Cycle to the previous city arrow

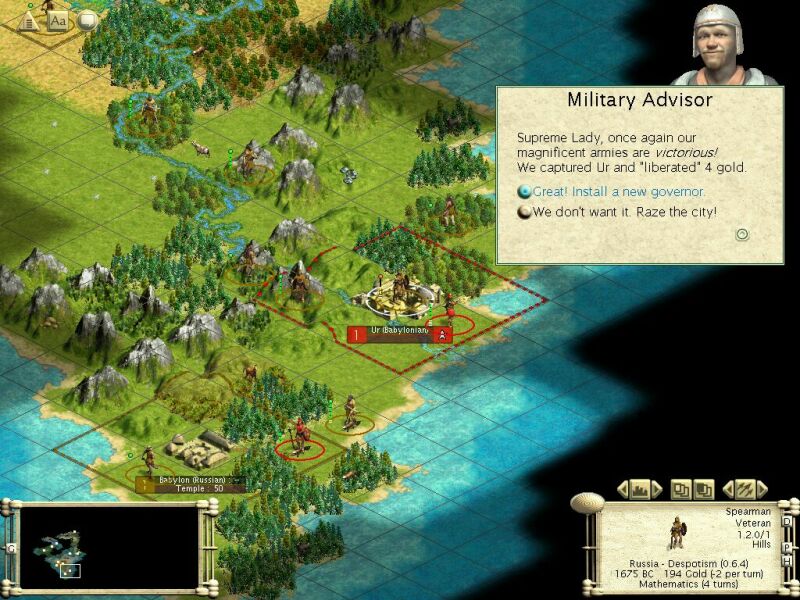622,489
